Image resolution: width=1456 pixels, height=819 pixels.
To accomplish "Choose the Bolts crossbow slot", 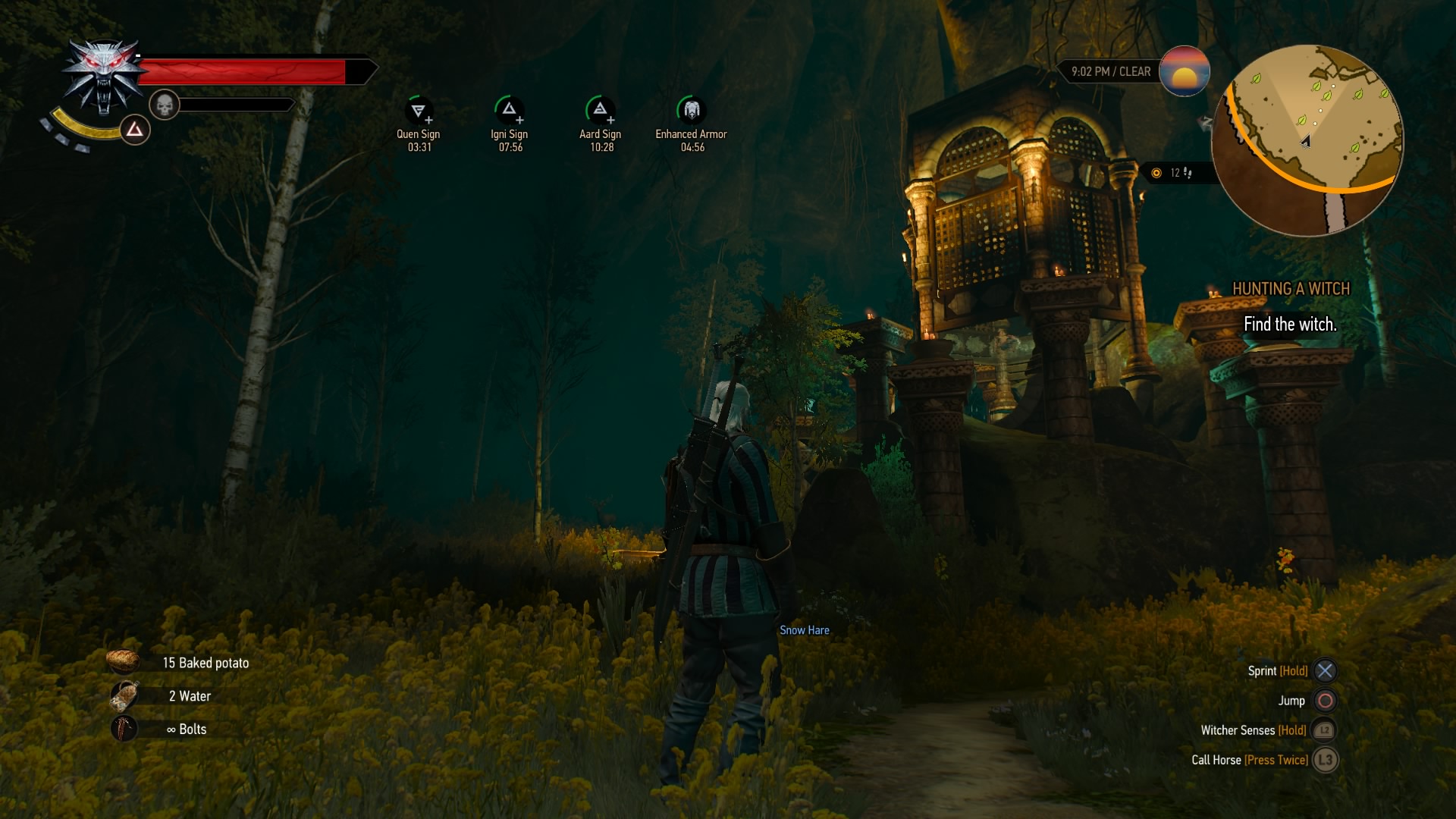I will point(124,729).
